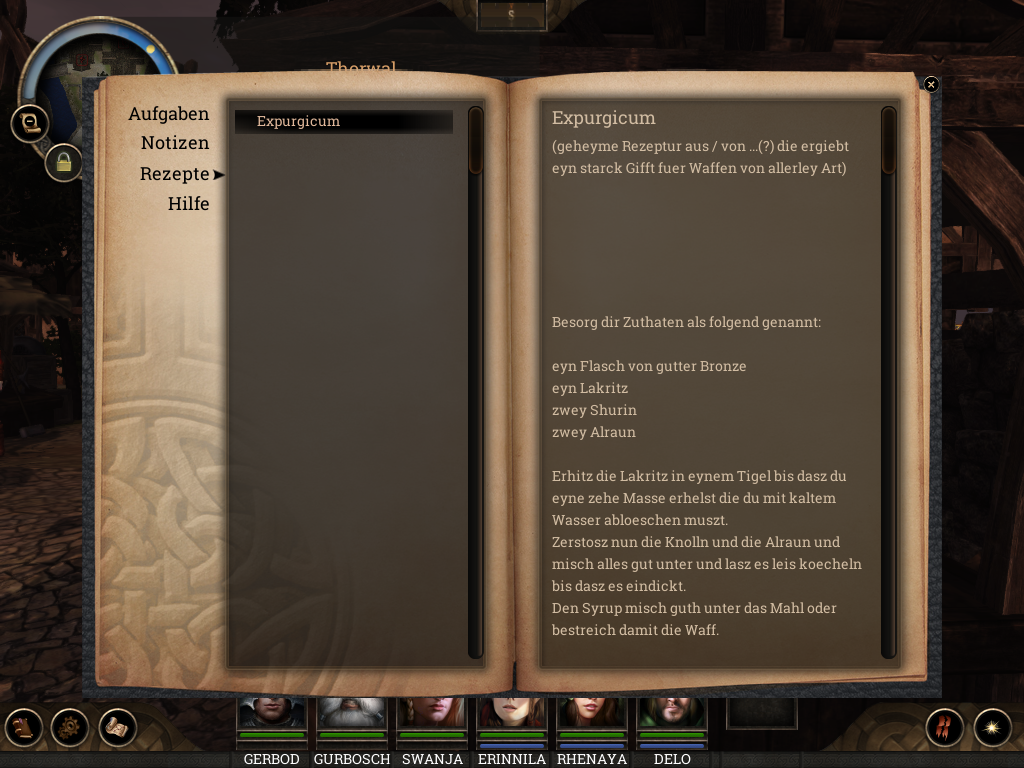Screen dimensions: 1024x768
Task: Choose Delo's portrait
Action: pos(671,714)
